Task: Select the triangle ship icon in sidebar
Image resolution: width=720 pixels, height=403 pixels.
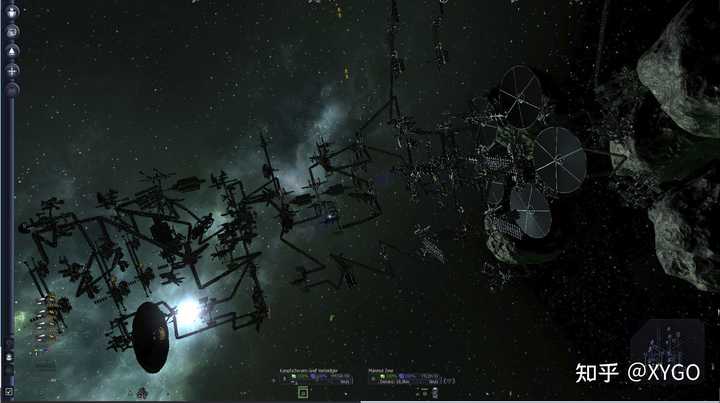Action: pos(12,51)
